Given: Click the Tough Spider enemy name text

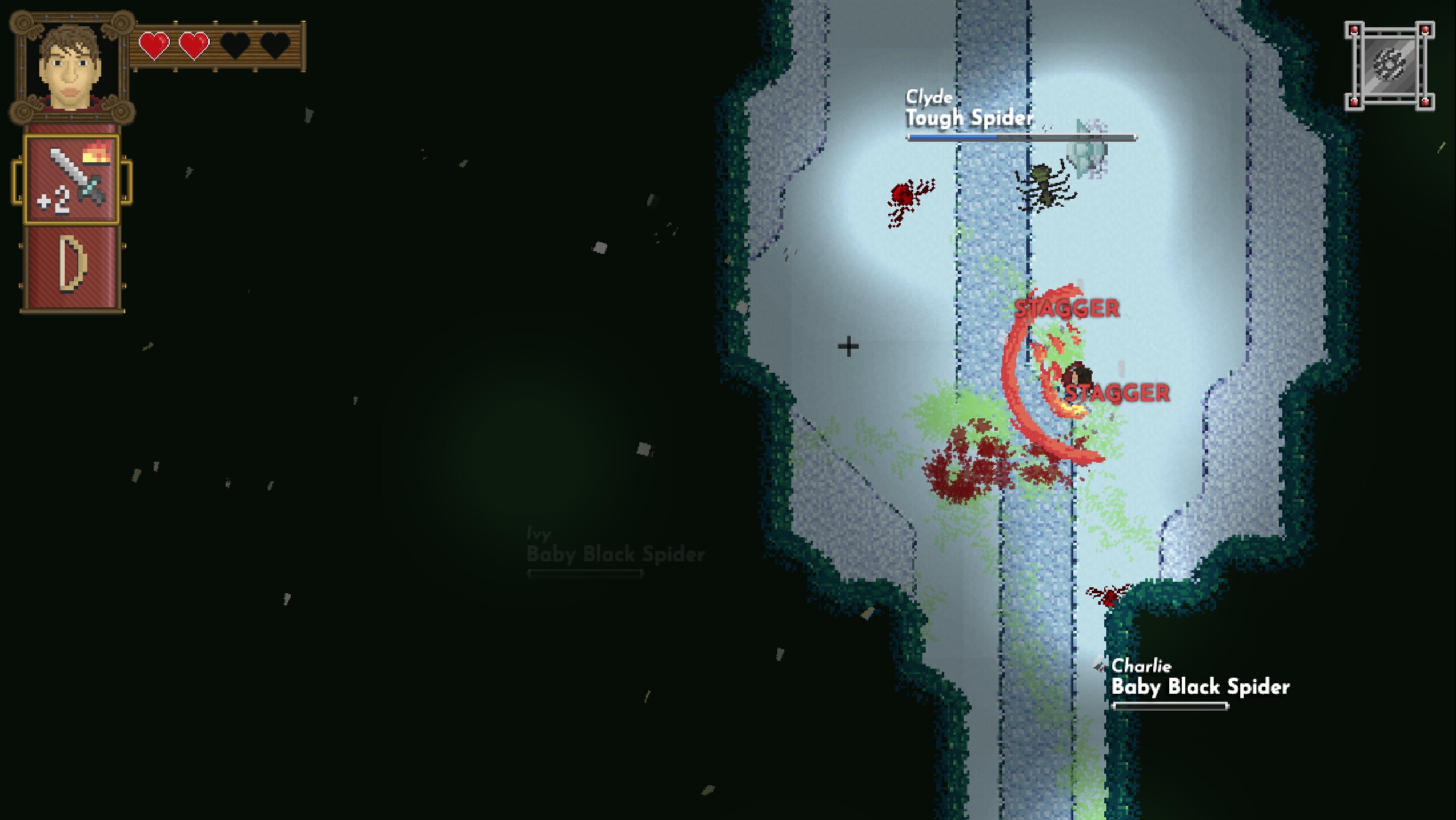Looking at the screenshot, I should click(x=968, y=118).
